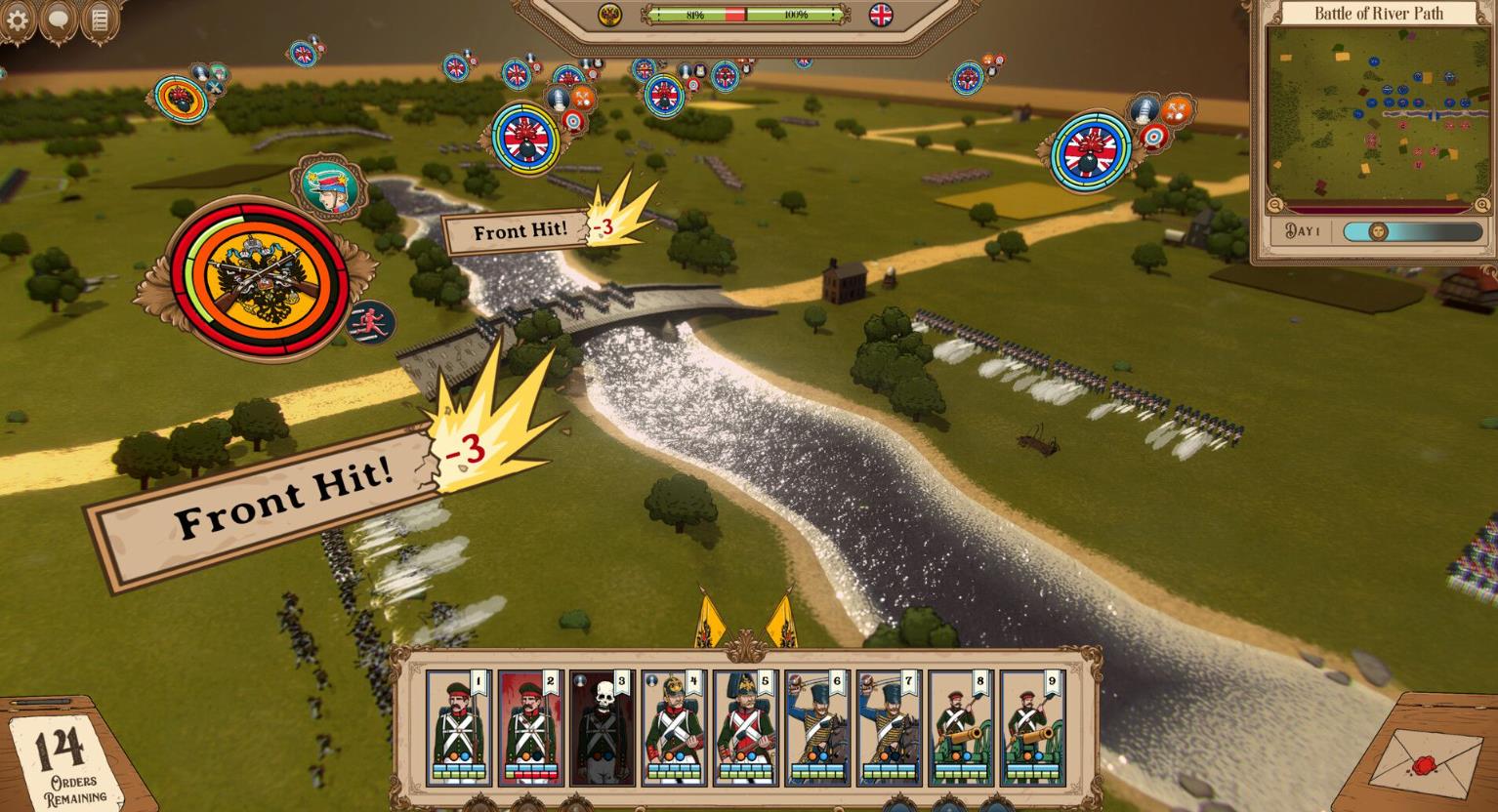Open the gear settings menu
The width and height of the screenshot is (1498, 812).
[17, 20]
